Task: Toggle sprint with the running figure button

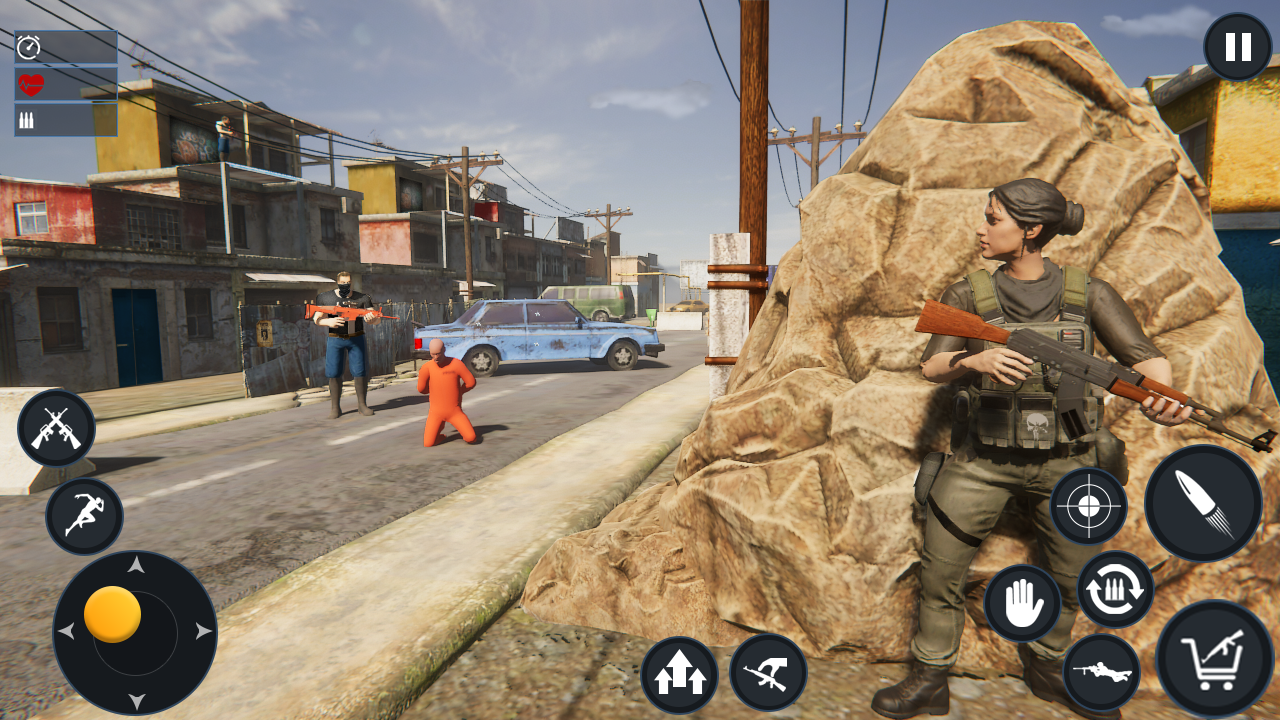Action: tap(84, 516)
